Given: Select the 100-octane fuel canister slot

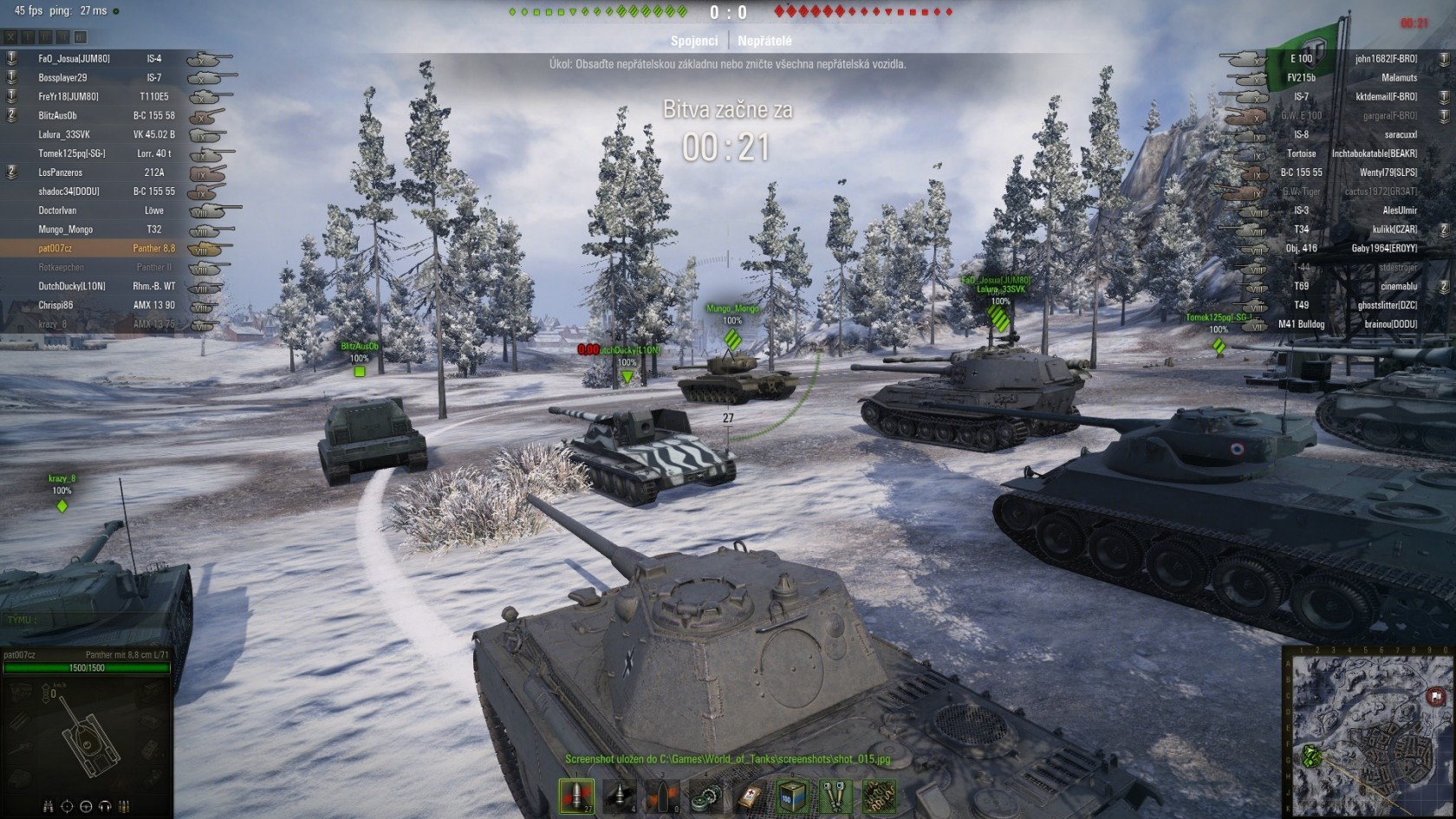Looking at the screenshot, I should tap(793, 796).
